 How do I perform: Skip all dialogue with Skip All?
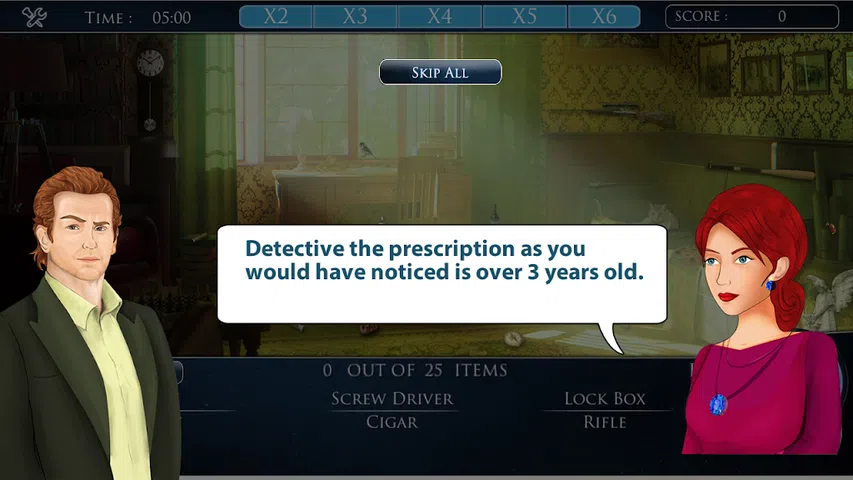coord(440,73)
